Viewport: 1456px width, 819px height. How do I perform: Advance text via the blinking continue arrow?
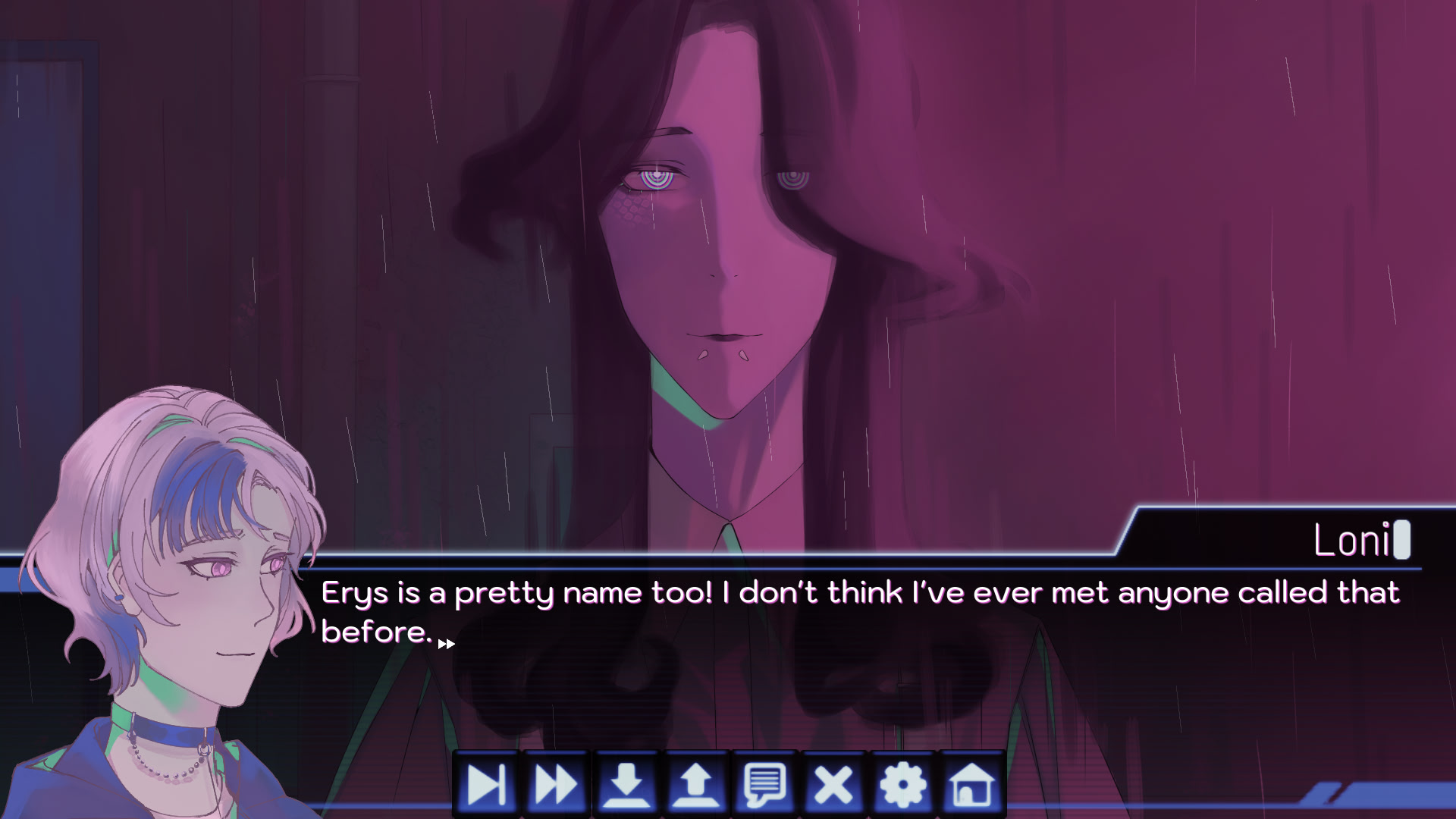(x=446, y=645)
